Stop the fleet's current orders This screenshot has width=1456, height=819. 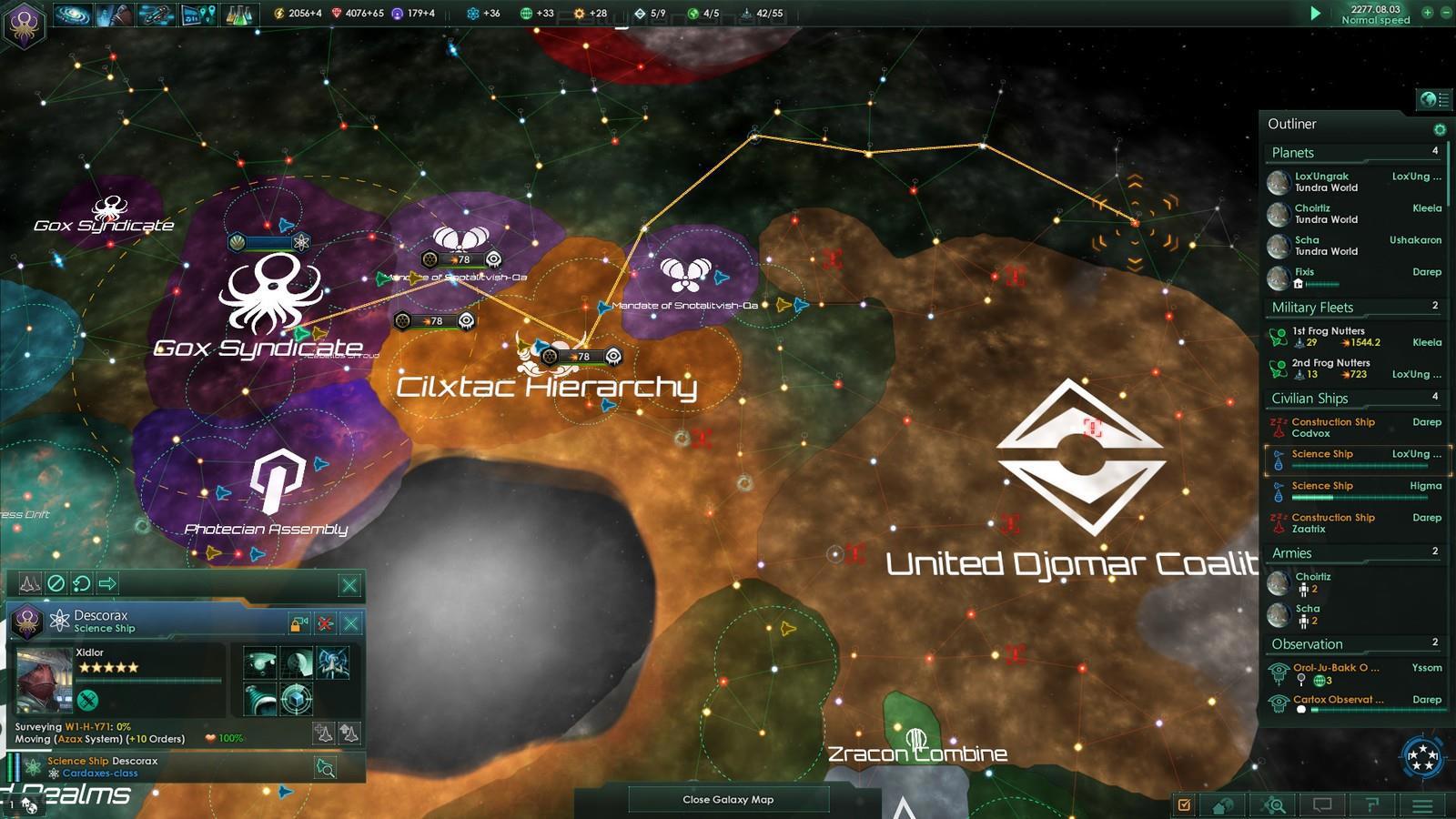56,584
